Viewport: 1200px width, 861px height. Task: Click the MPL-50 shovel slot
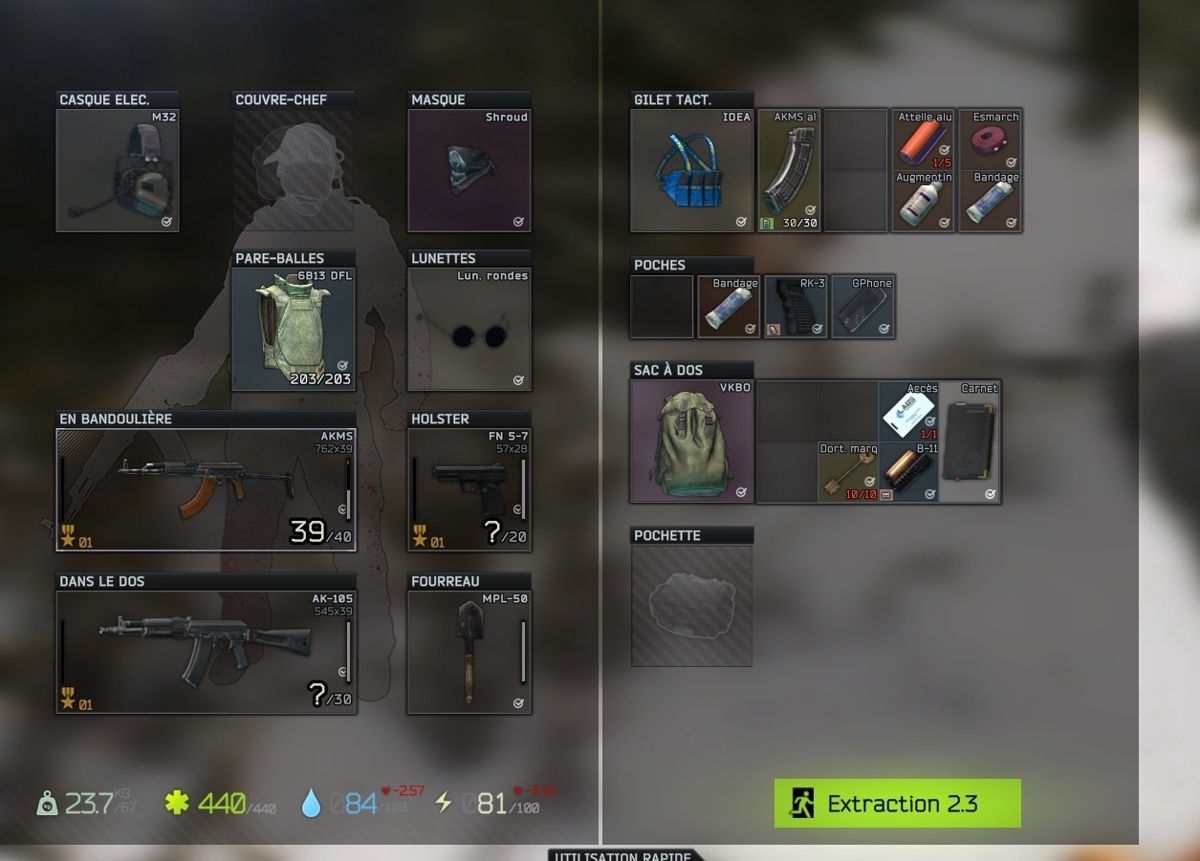point(469,651)
